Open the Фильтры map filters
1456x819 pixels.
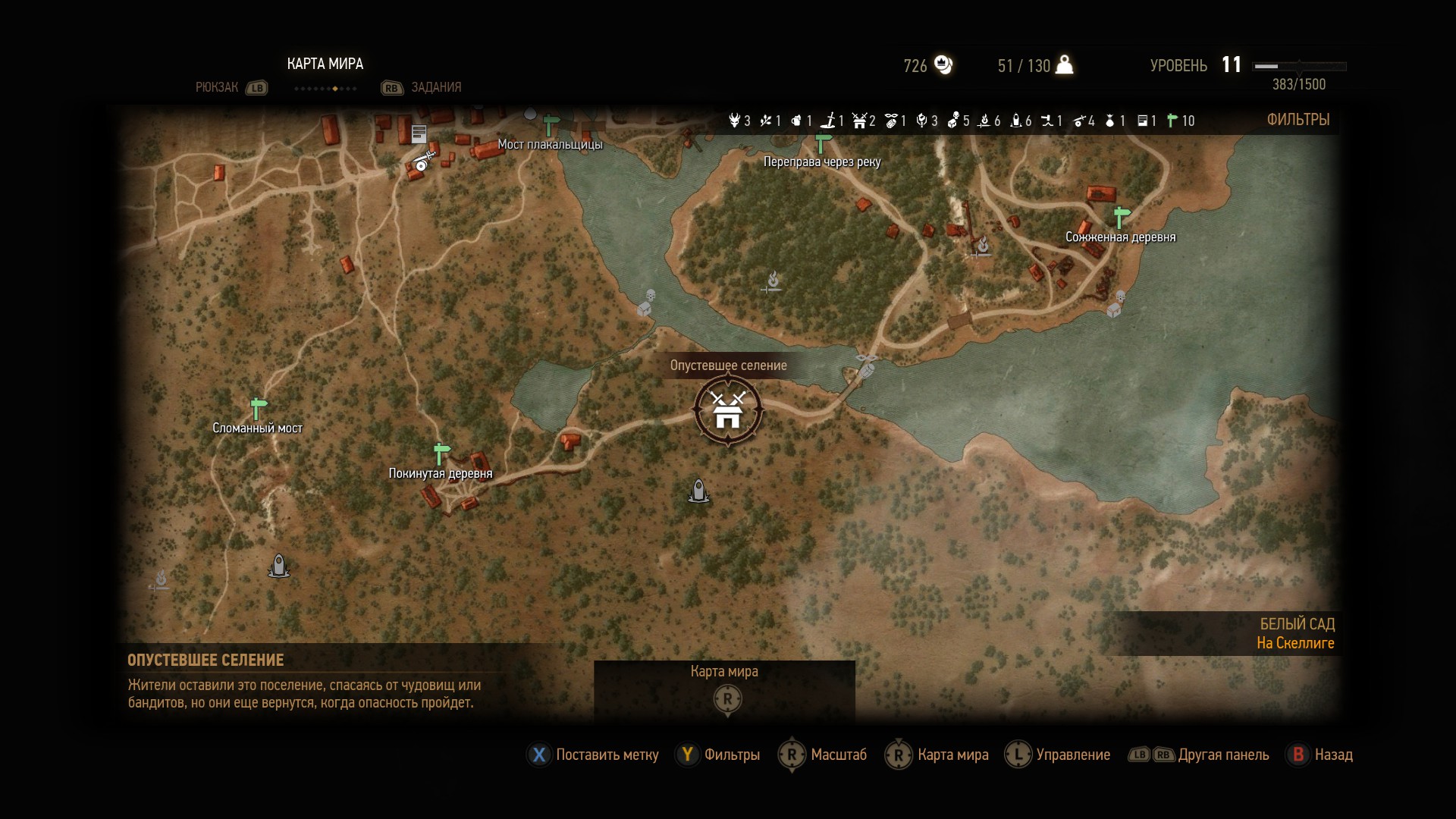pyautogui.click(x=1298, y=120)
